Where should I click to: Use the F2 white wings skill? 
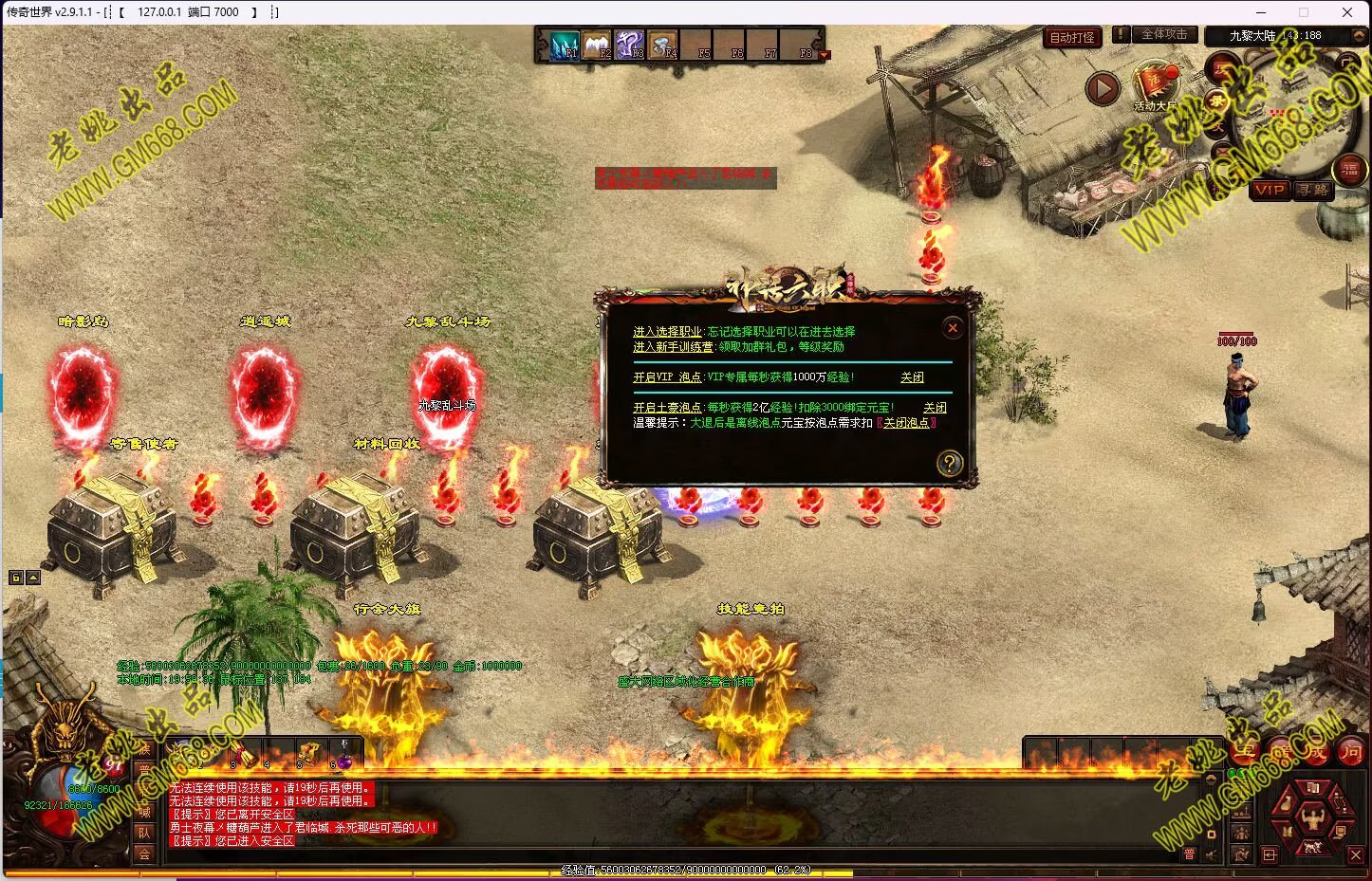coord(597,45)
